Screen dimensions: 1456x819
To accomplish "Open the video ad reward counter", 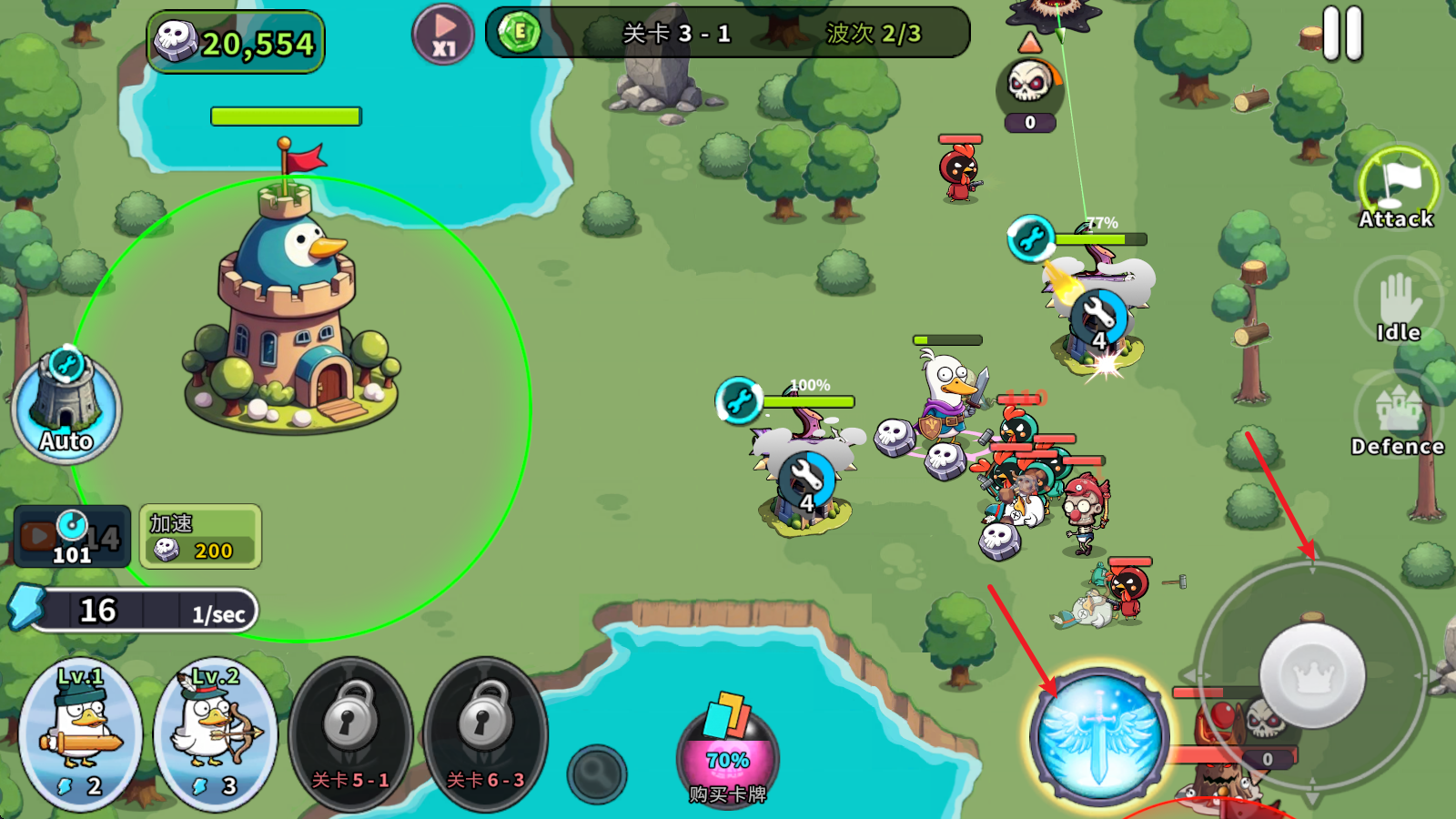I will click(x=72, y=537).
